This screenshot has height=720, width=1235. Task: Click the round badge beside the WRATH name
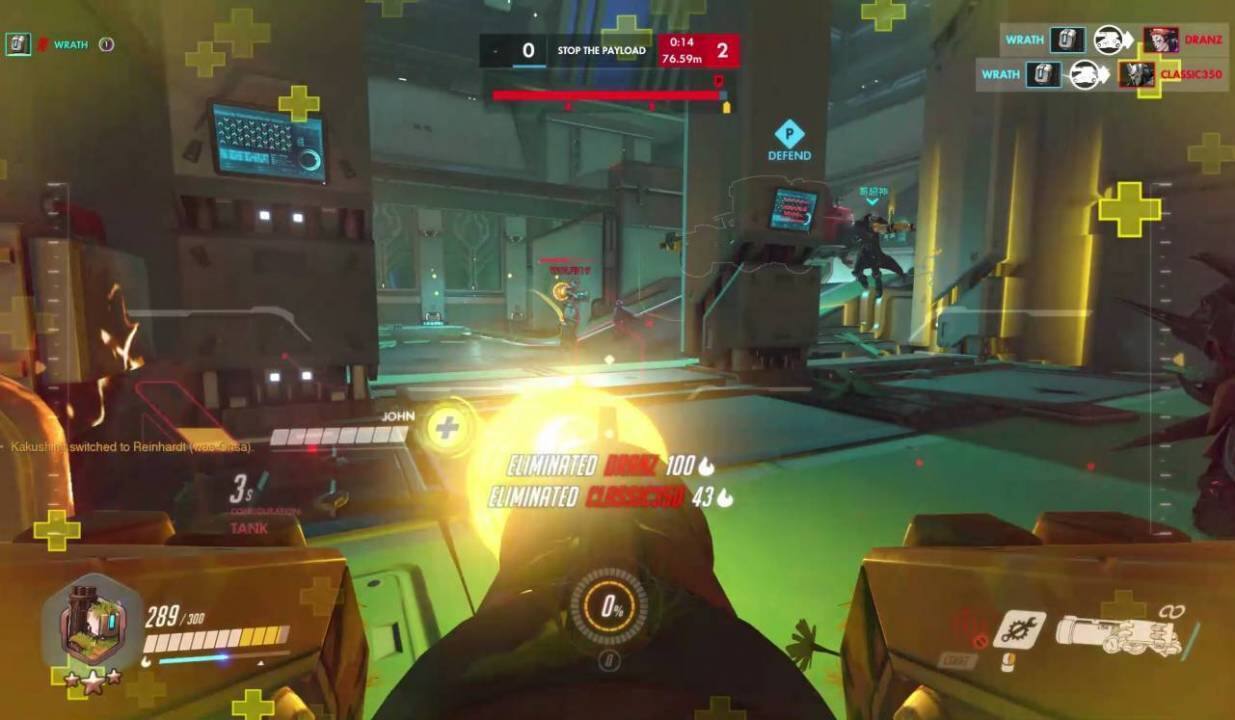coord(107,44)
